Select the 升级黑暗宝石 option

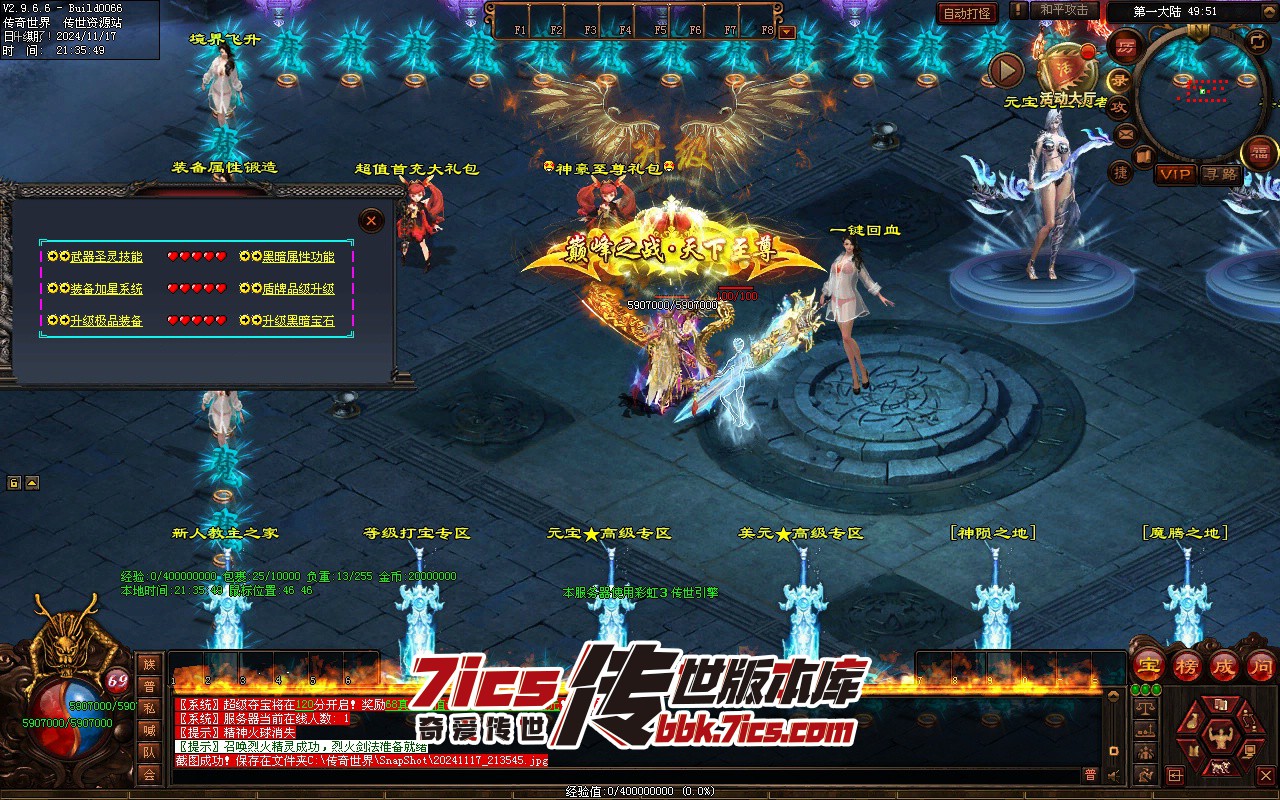tap(298, 321)
